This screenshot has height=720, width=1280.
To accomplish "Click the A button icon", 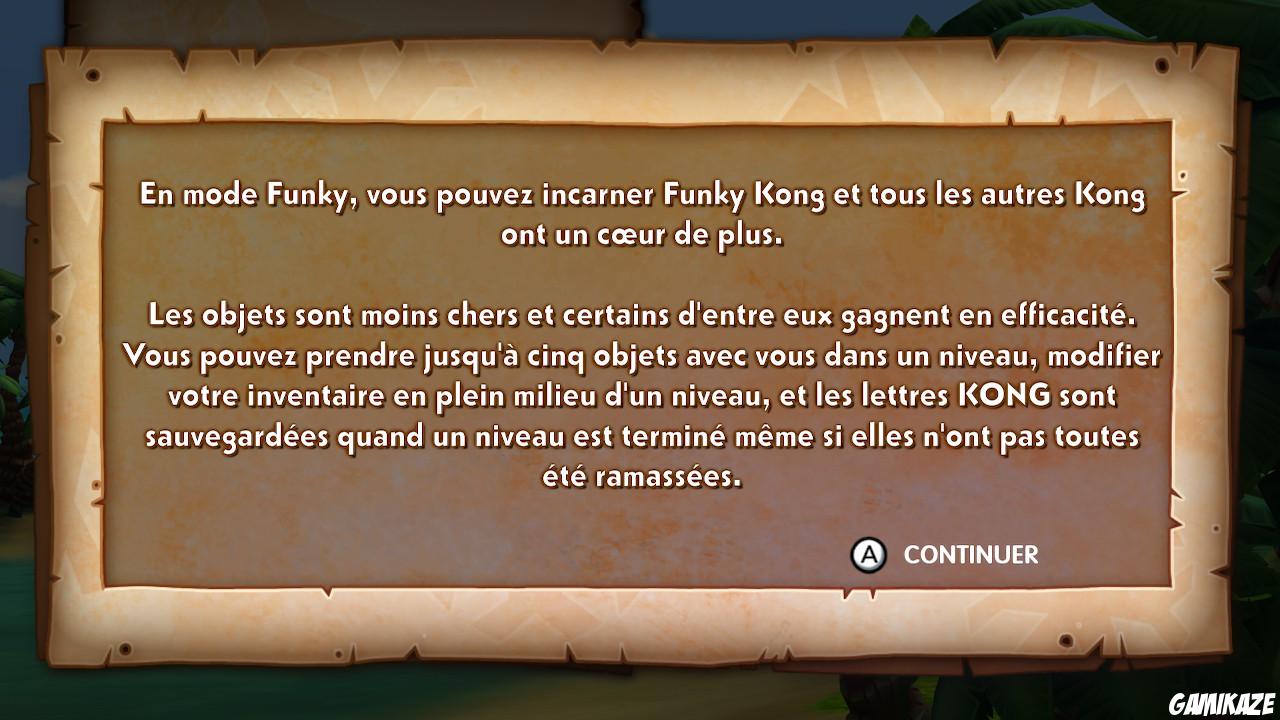I will [869, 551].
